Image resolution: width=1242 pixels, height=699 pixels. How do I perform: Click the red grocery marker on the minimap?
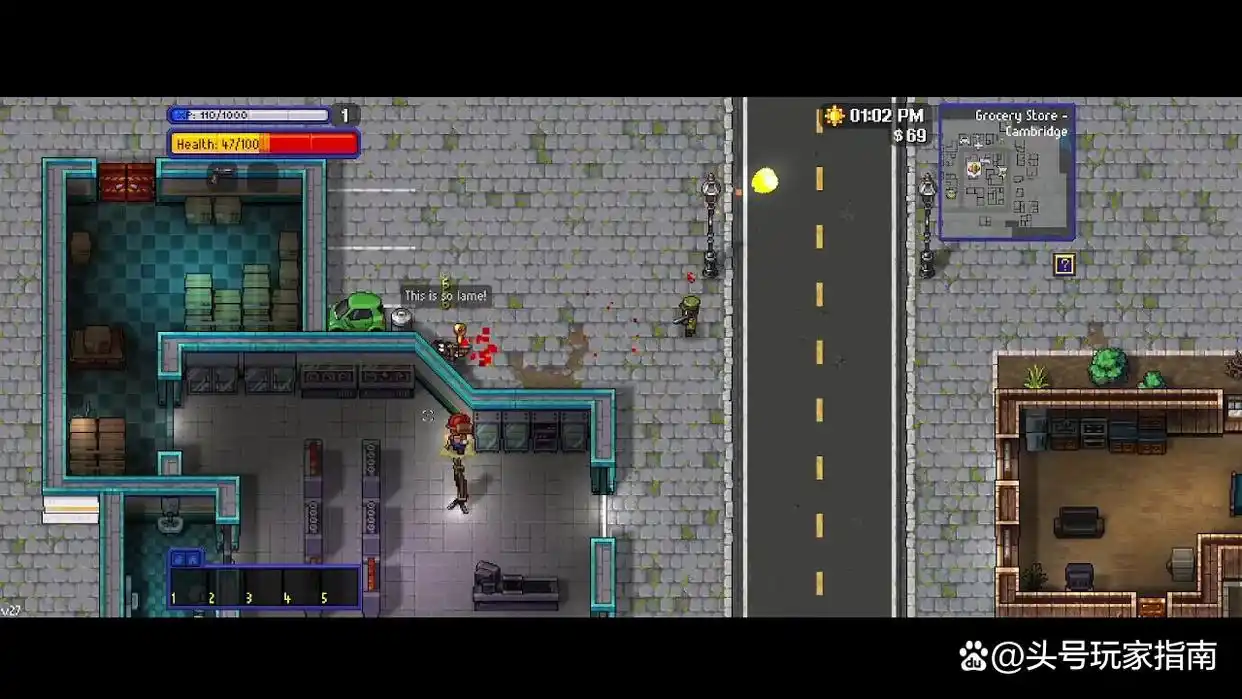click(x=976, y=168)
